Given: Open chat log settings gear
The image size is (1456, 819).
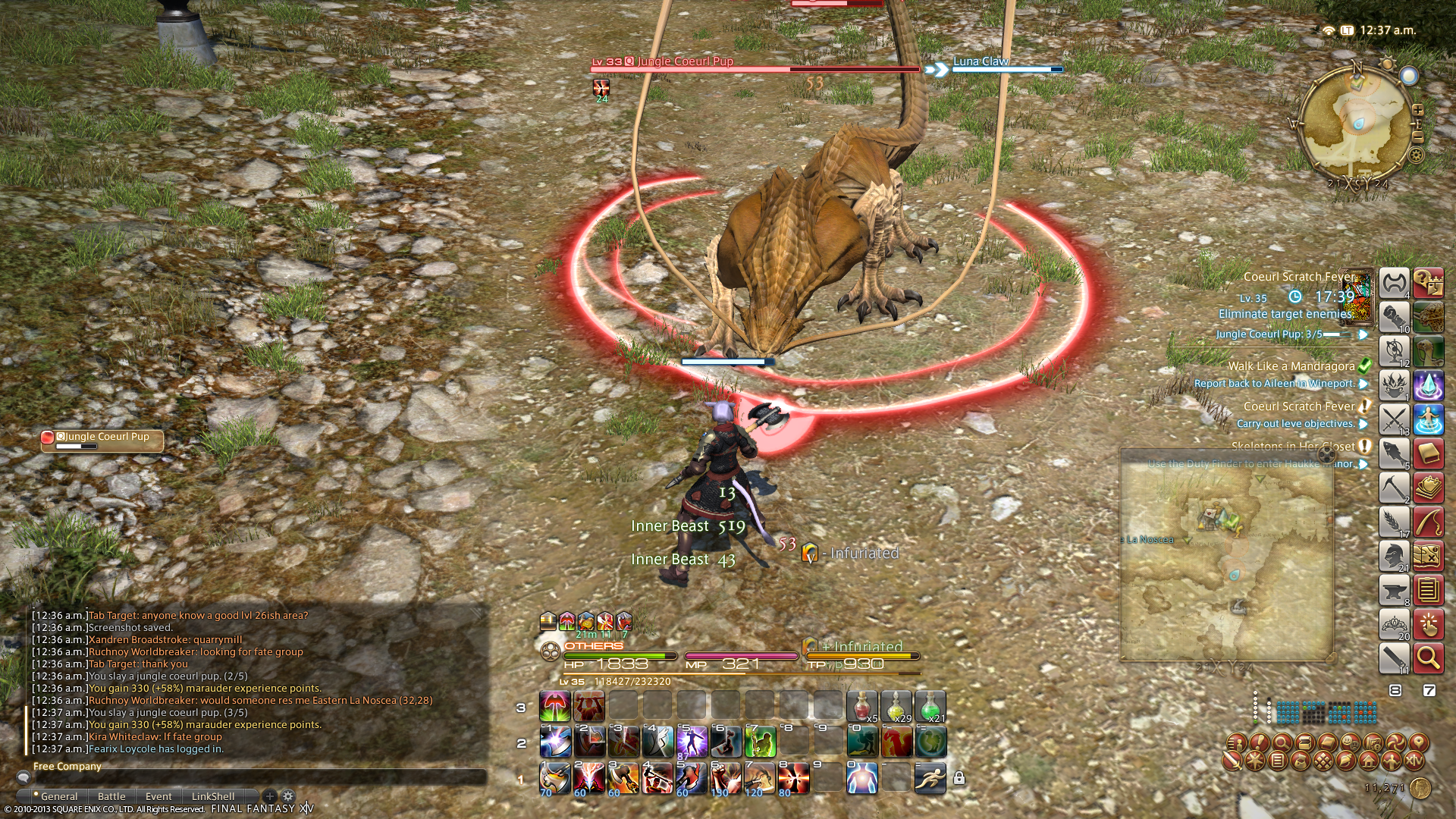Looking at the screenshot, I should 288,796.
